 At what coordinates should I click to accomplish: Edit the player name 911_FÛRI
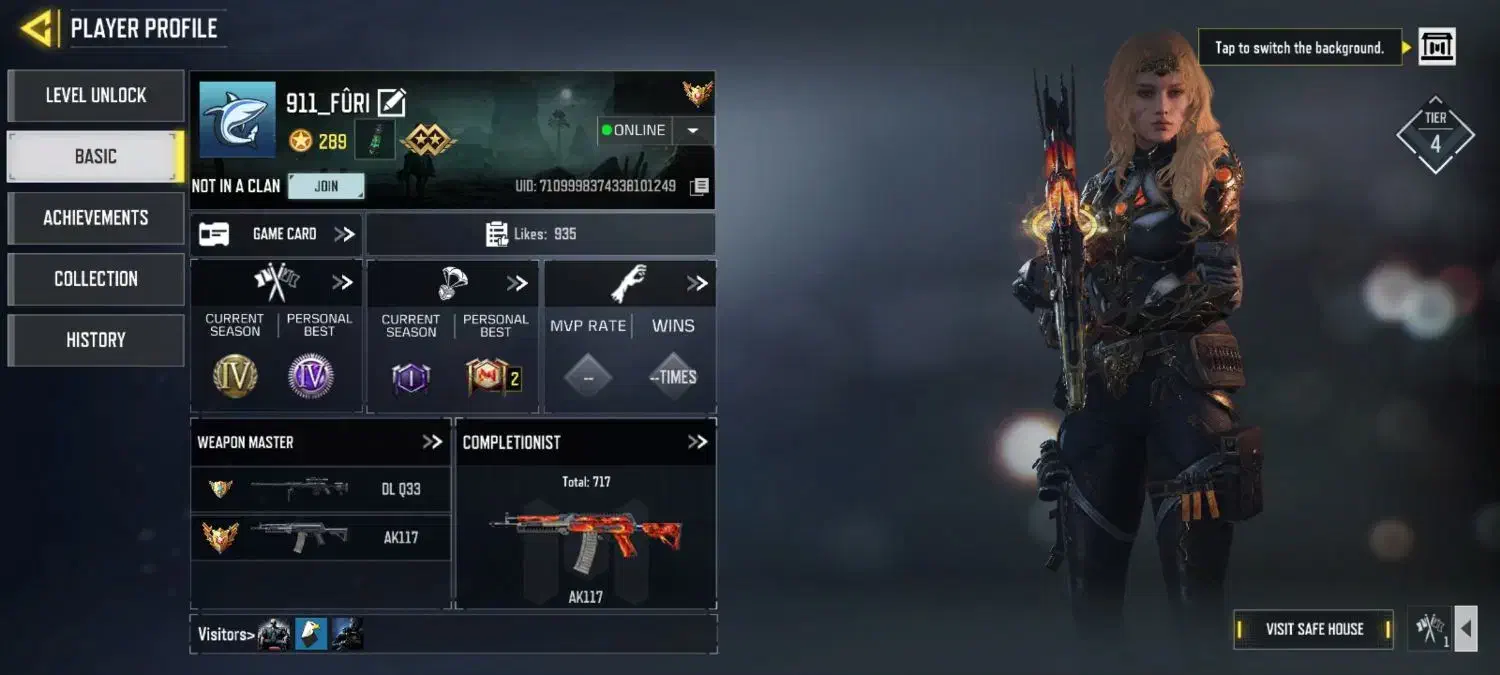point(391,102)
